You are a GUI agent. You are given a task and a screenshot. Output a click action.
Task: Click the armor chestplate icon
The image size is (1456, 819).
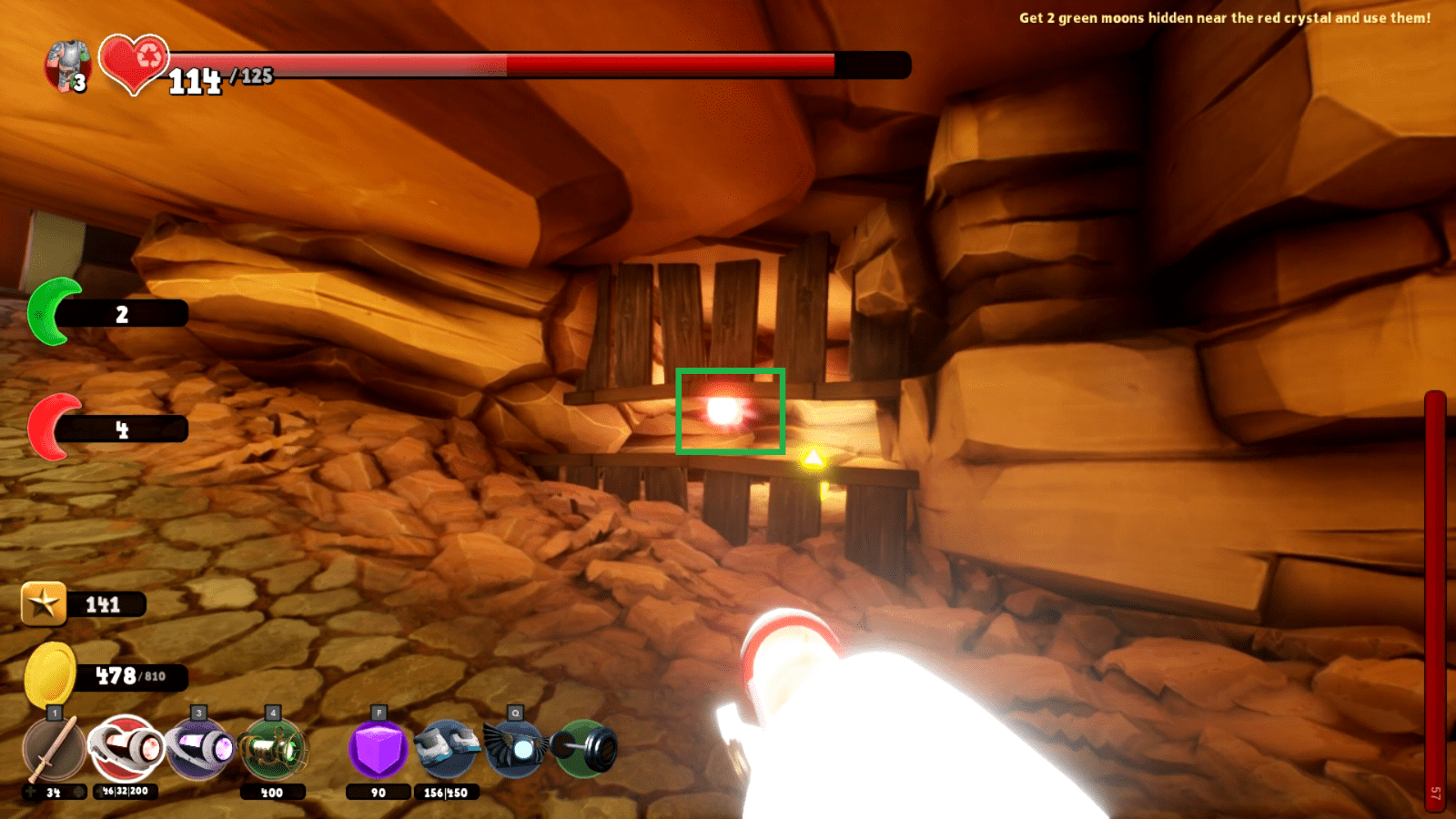pos(68,66)
